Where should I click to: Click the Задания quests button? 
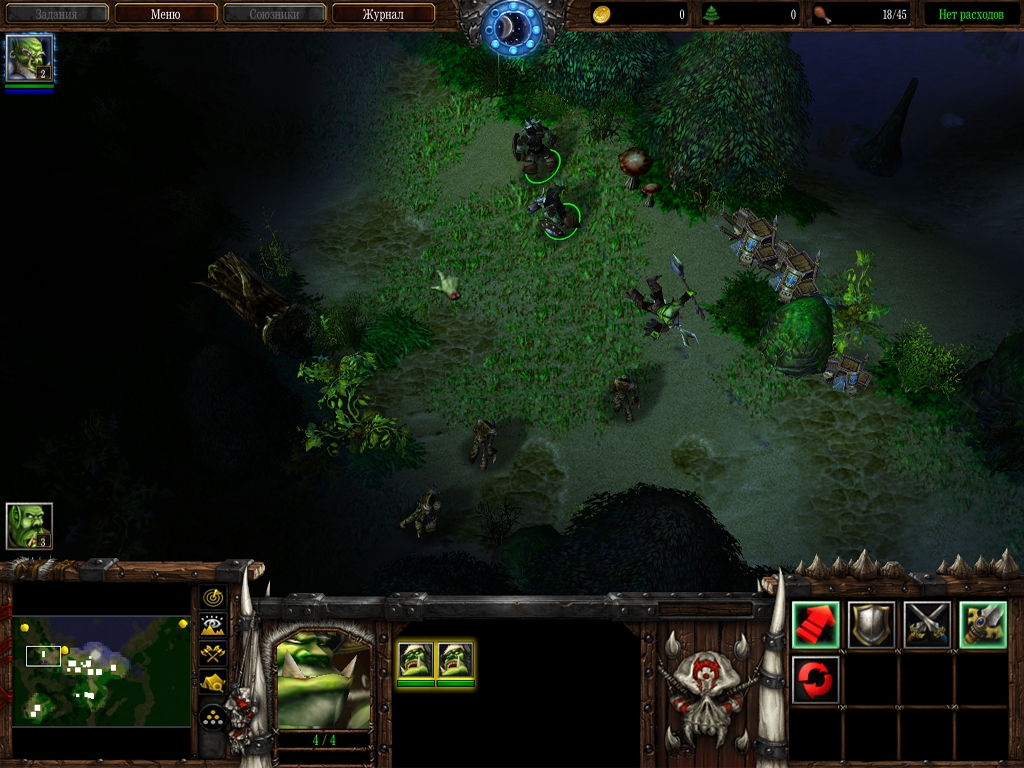coord(56,14)
